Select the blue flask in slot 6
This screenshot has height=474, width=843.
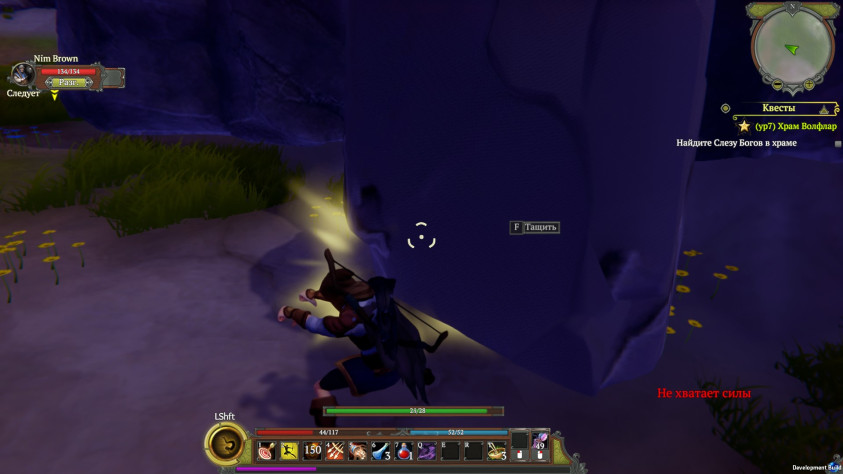click(x=381, y=450)
